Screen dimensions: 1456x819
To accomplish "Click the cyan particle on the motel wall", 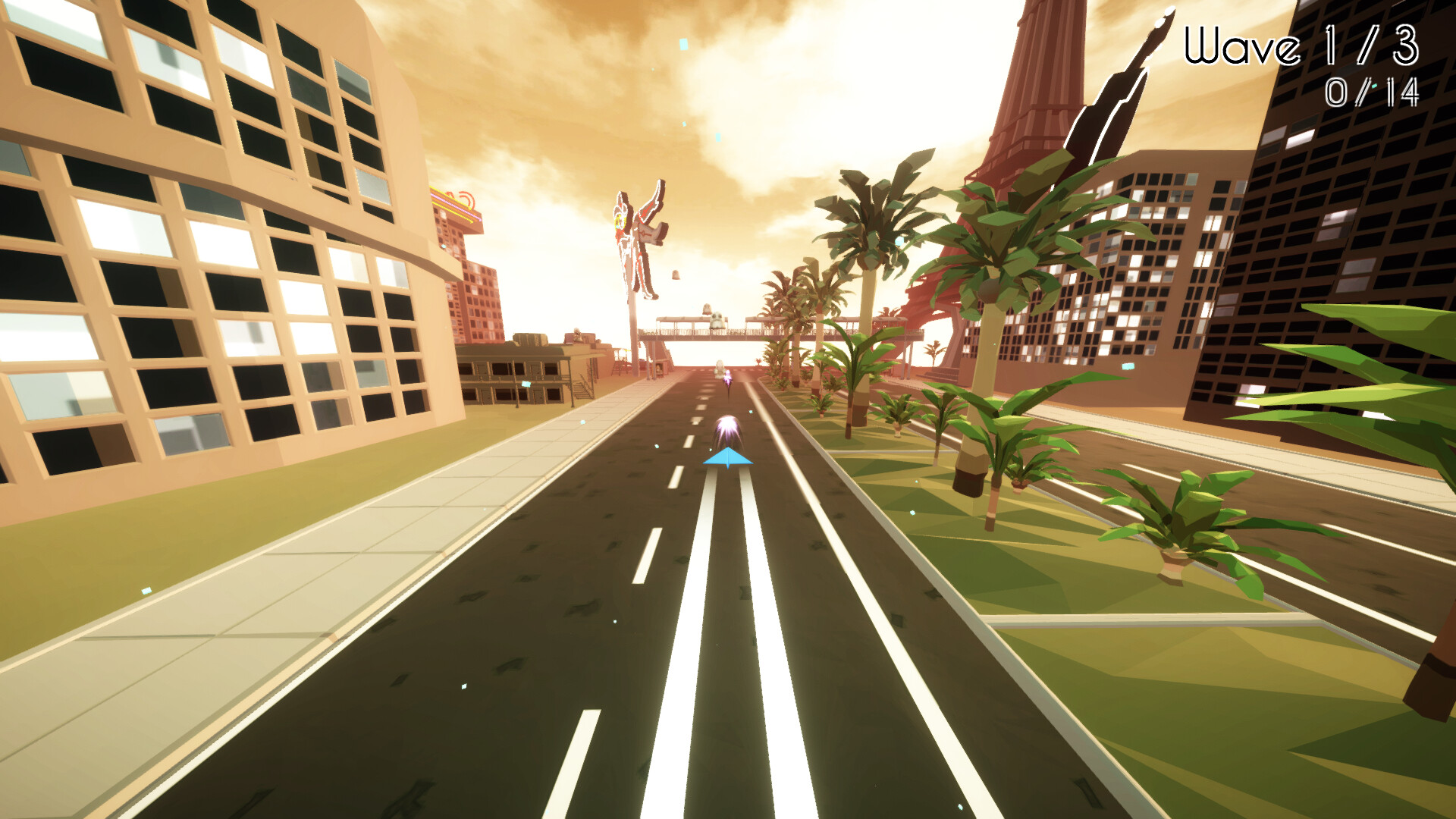I will (526, 384).
